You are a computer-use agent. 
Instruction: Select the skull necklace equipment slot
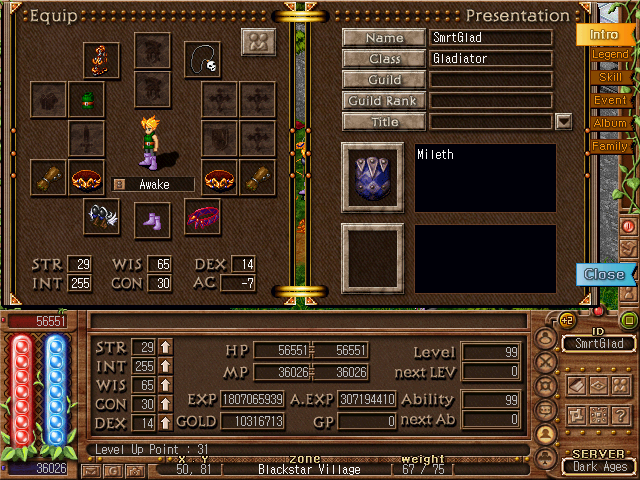point(204,59)
